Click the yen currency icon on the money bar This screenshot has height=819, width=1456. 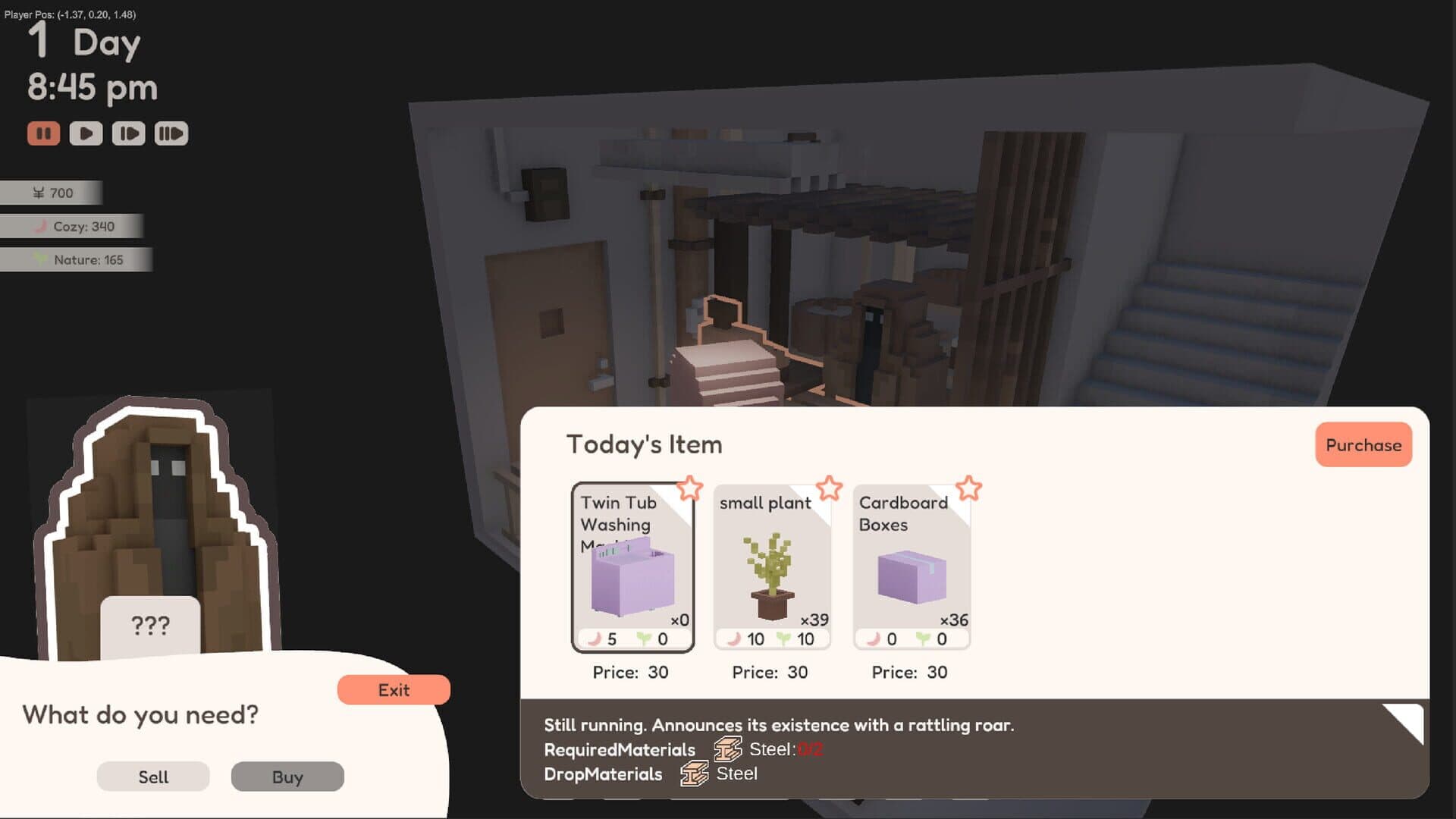coord(39,193)
